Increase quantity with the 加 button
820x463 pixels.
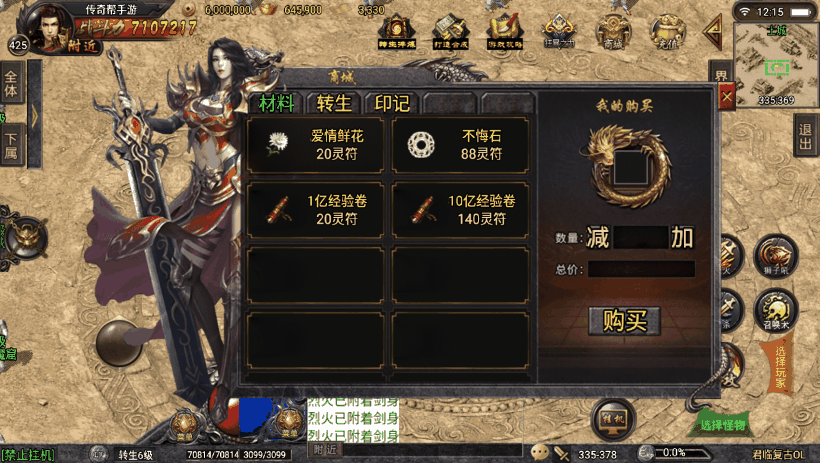click(682, 238)
